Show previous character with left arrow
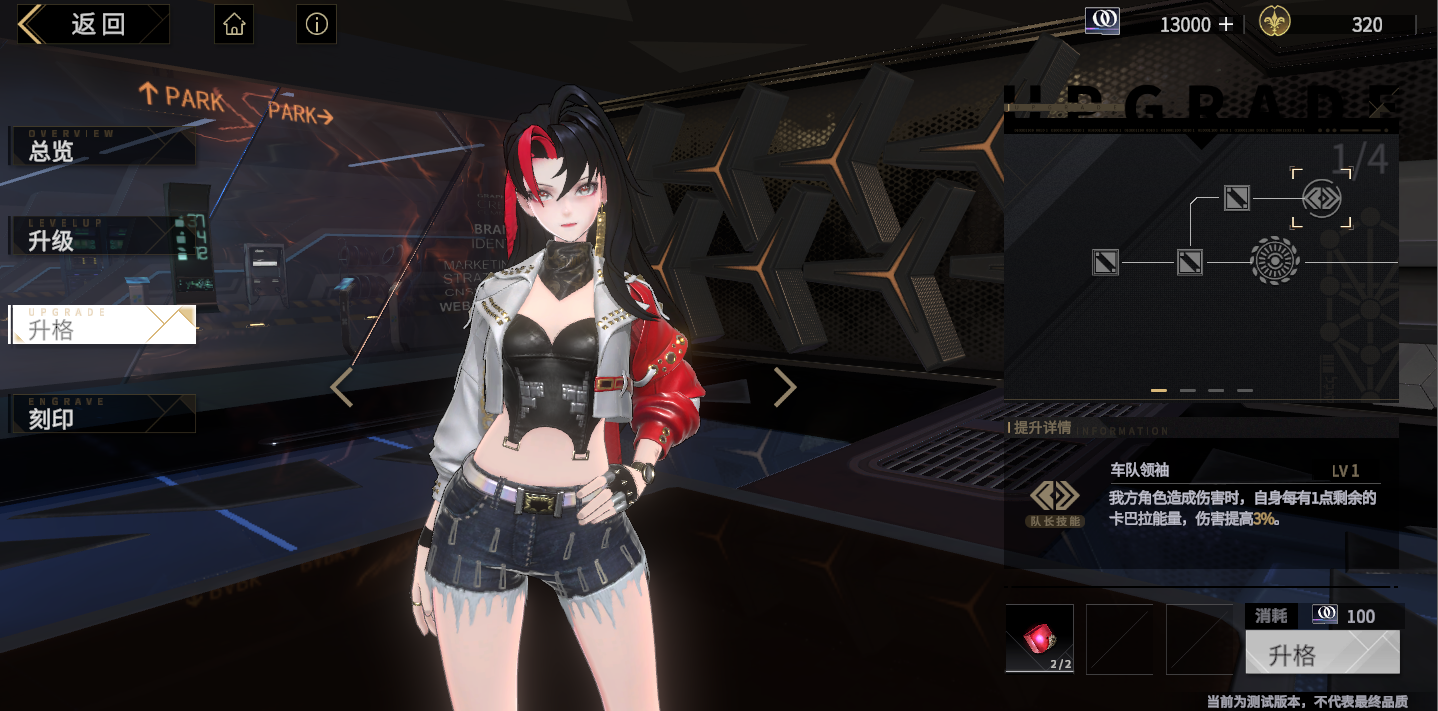Screen dimensions: 1438x711 point(342,388)
